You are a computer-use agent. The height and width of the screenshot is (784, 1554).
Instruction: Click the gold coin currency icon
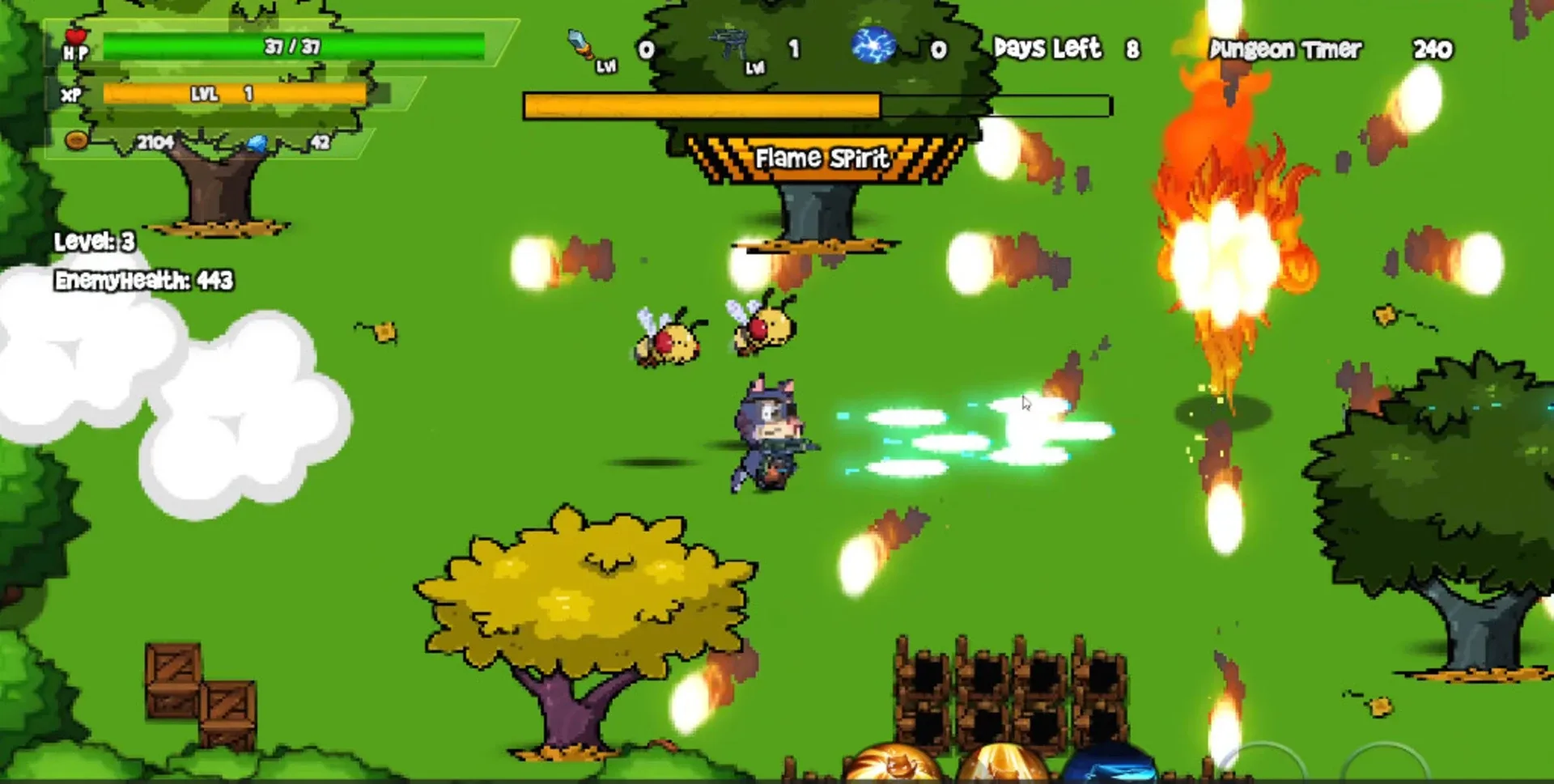77,139
